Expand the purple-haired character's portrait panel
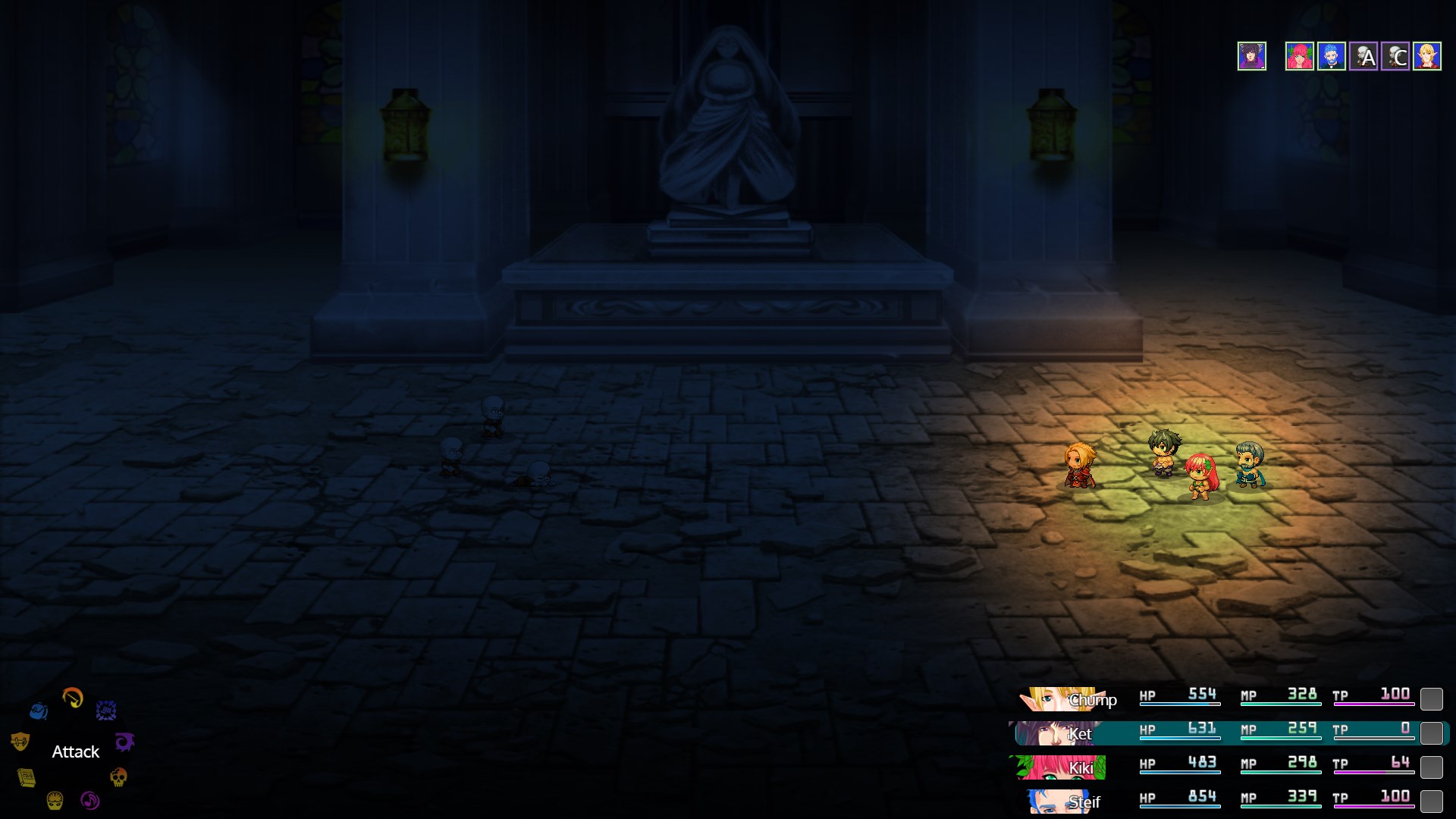1456x819 pixels. 1251,56
